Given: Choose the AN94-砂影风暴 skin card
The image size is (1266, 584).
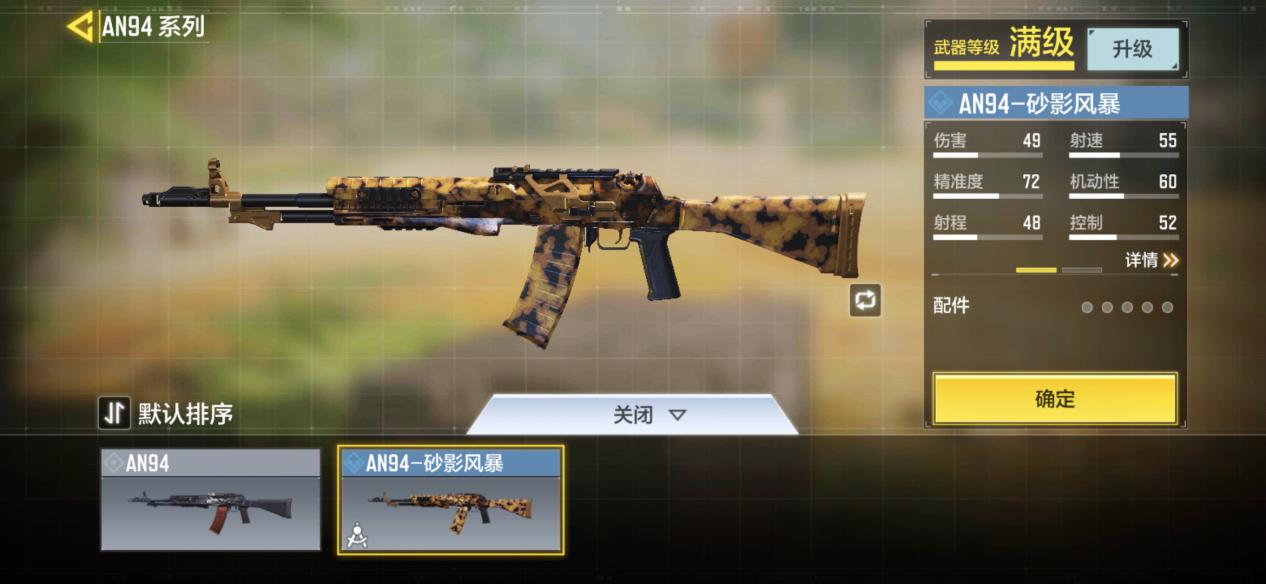Looking at the screenshot, I should click(450, 499).
